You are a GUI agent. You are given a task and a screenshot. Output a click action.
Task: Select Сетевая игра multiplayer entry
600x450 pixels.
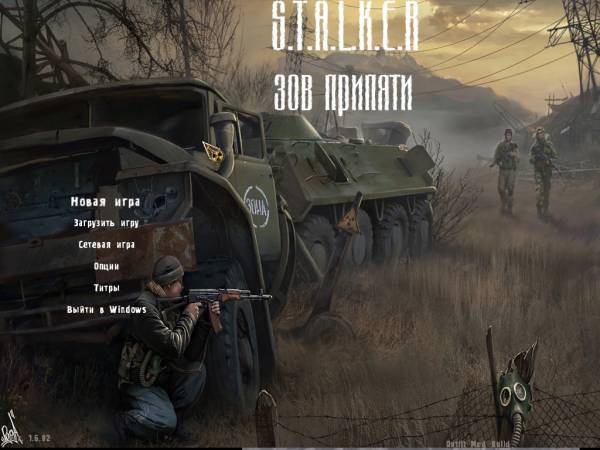[x=106, y=244]
